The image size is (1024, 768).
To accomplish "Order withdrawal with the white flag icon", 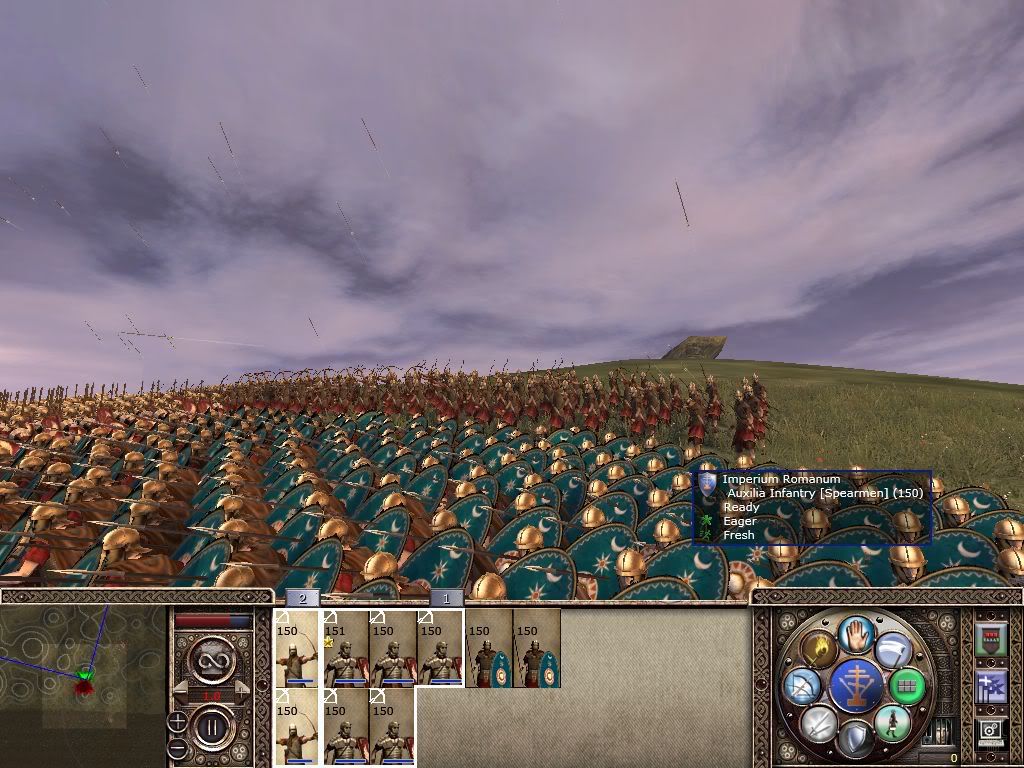I will [893, 650].
